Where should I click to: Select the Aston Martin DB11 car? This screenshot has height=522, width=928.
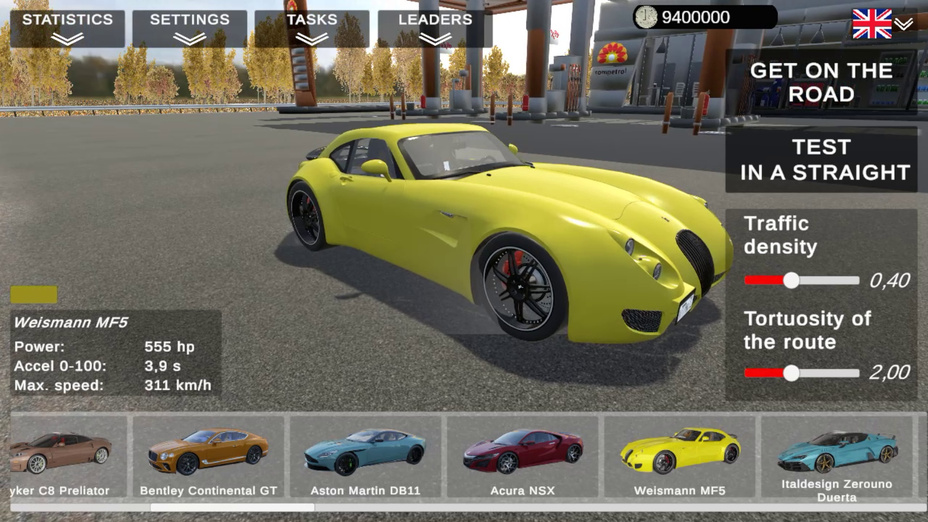(365, 458)
